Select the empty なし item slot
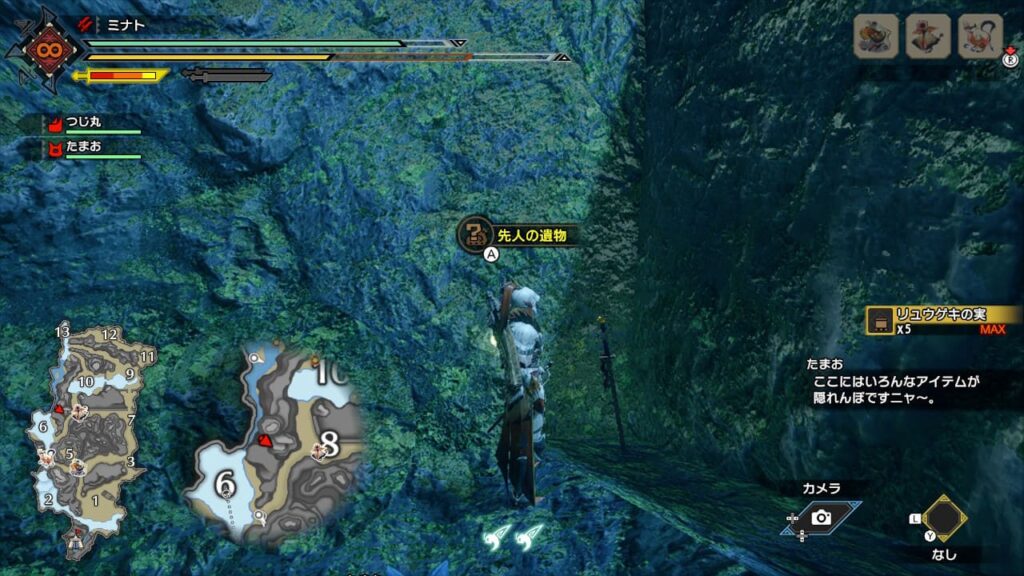Image resolution: width=1024 pixels, height=576 pixels. pos(944,518)
